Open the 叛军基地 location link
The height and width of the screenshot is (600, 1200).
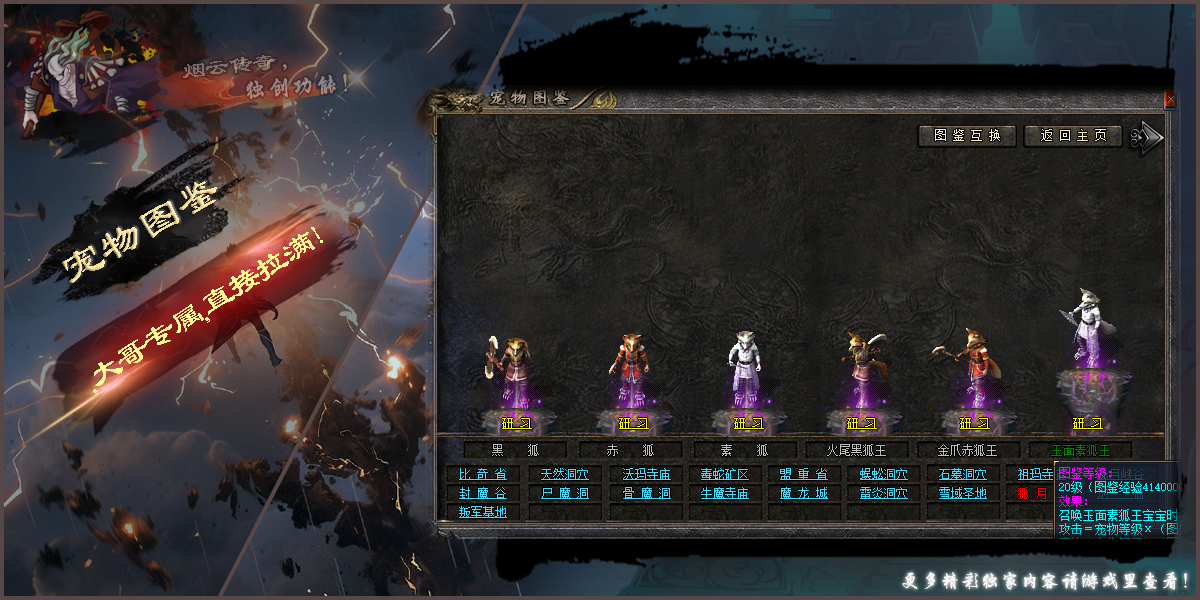483,512
